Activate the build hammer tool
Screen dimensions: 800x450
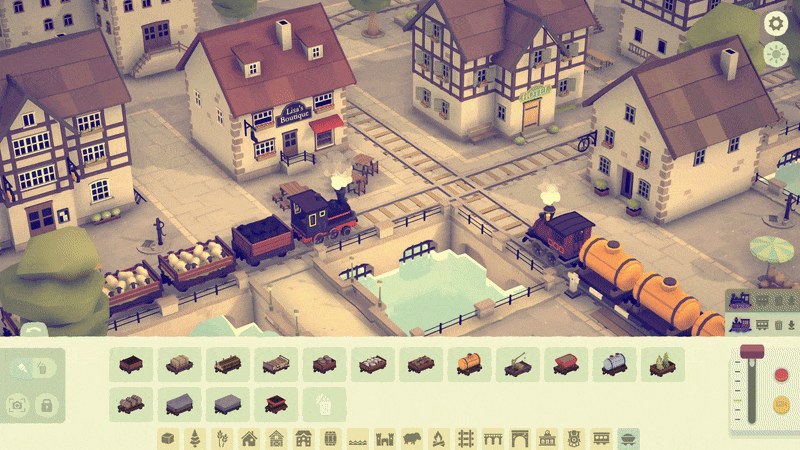[x=22, y=368]
